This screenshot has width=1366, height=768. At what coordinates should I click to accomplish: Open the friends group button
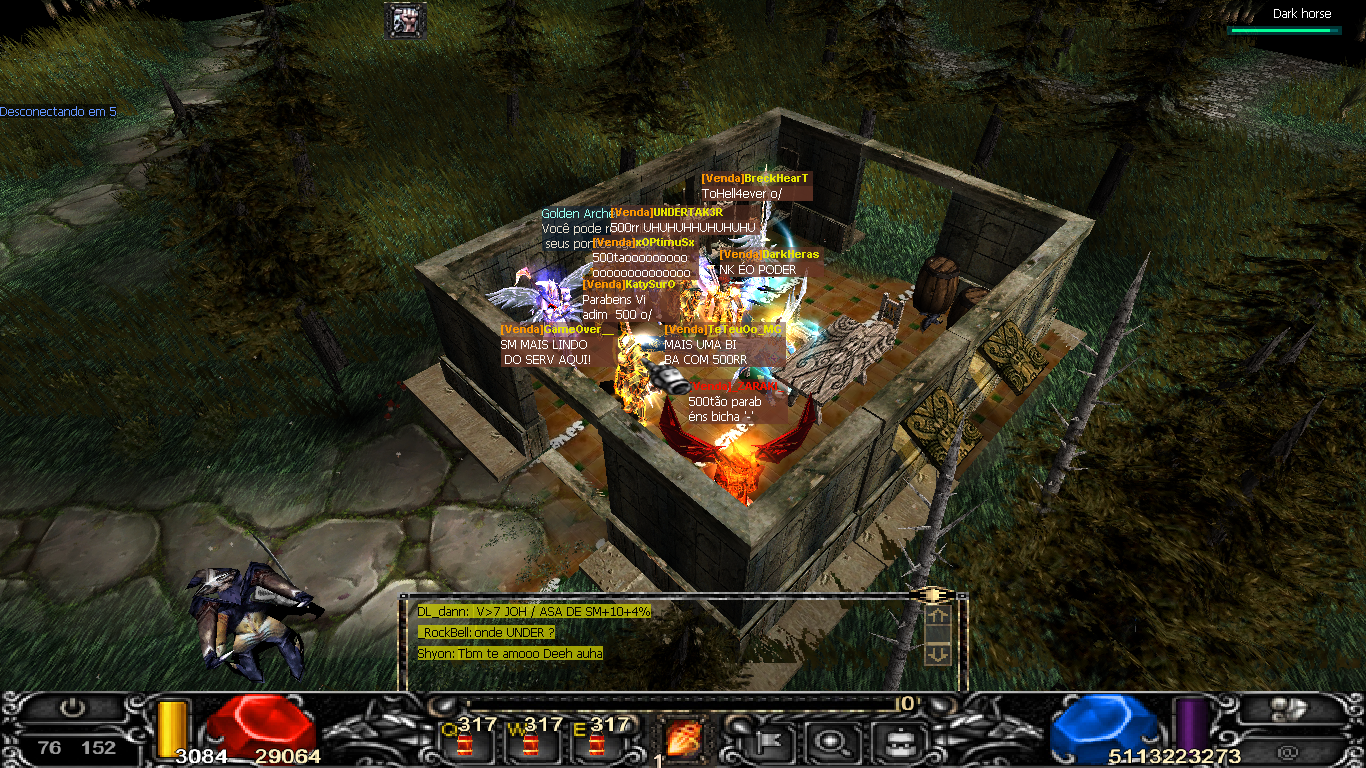pos(1287,709)
